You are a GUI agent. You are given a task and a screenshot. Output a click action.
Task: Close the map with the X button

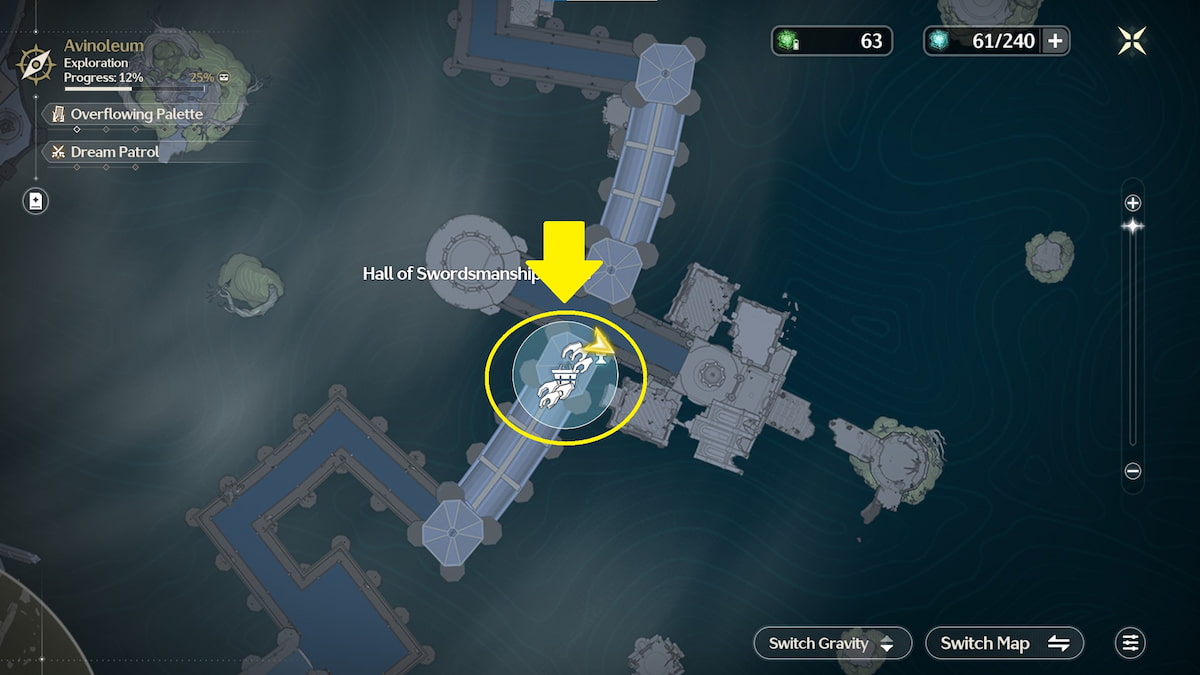[x=1131, y=40]
